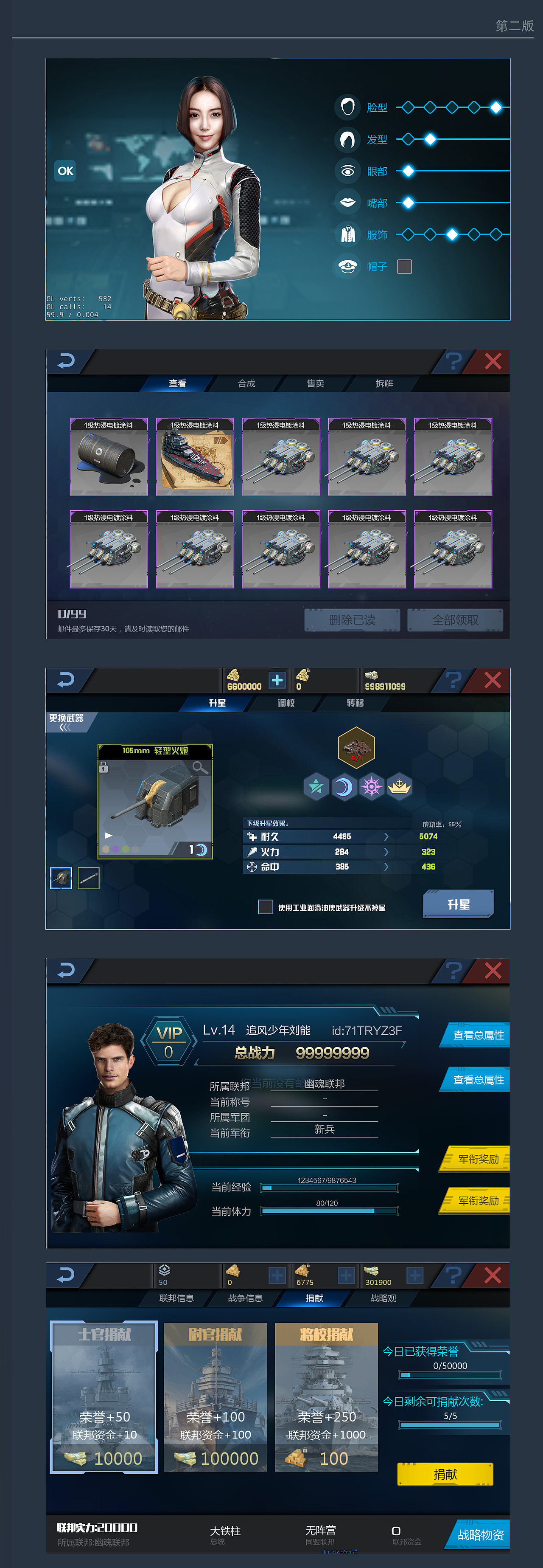Select the rifled cannon thumbnail below weapon preview
This screenshot has height=1568, width=543.
pyautogui.click(x=89, y=878)
